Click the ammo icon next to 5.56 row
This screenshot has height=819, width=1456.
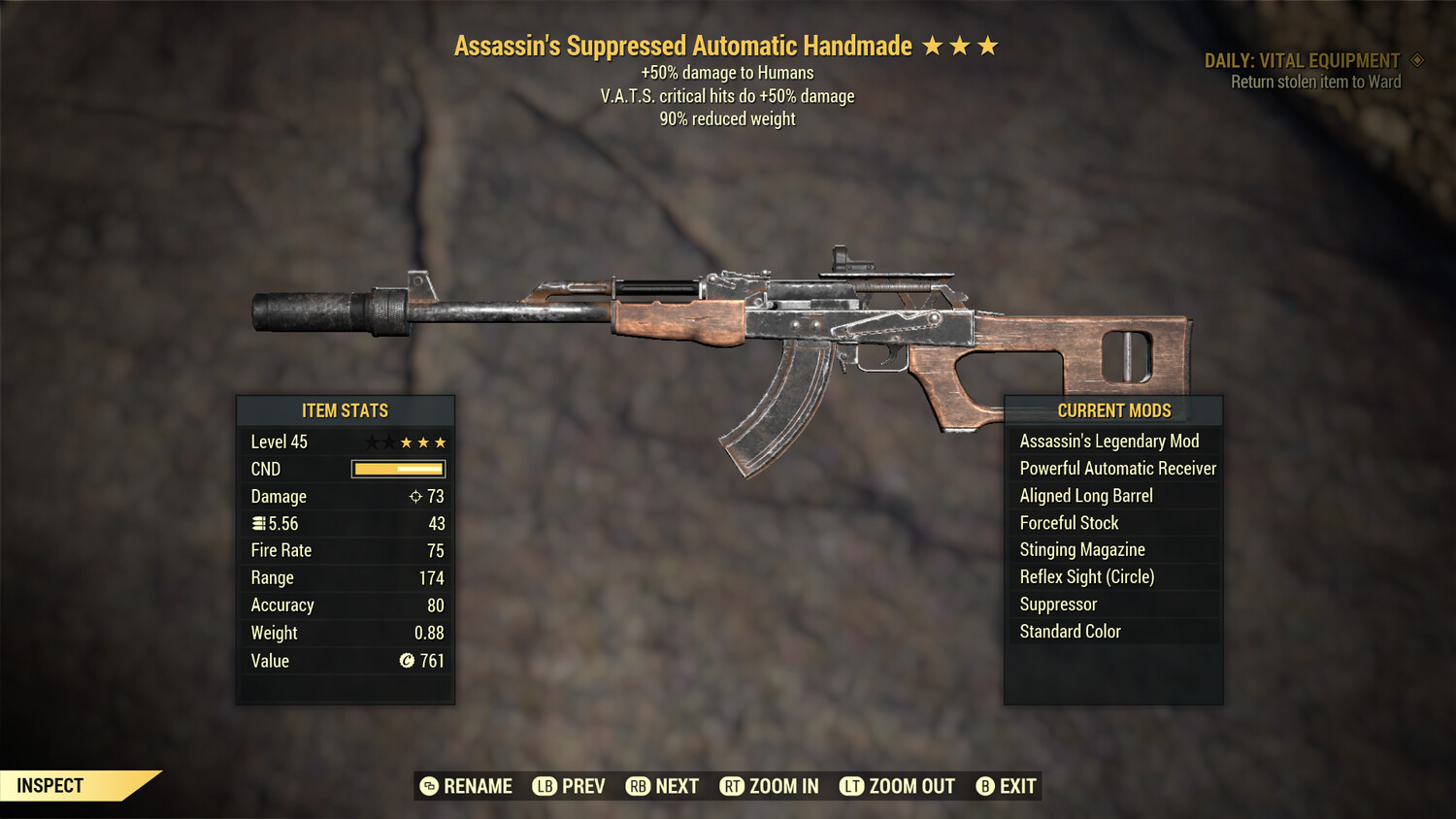pyautogui.click(x=259, y=523)
